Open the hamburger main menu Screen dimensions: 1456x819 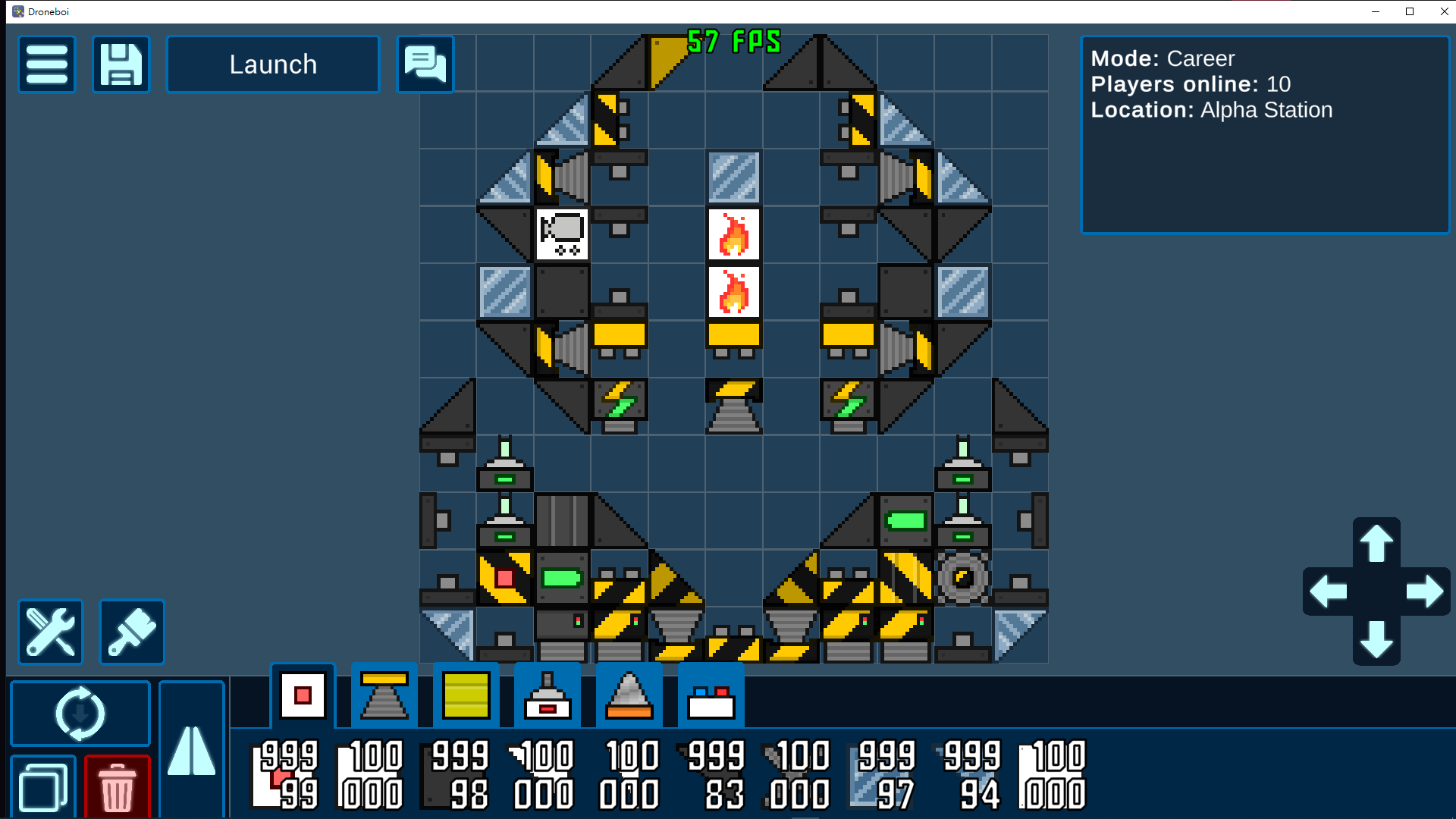point(47,64)
